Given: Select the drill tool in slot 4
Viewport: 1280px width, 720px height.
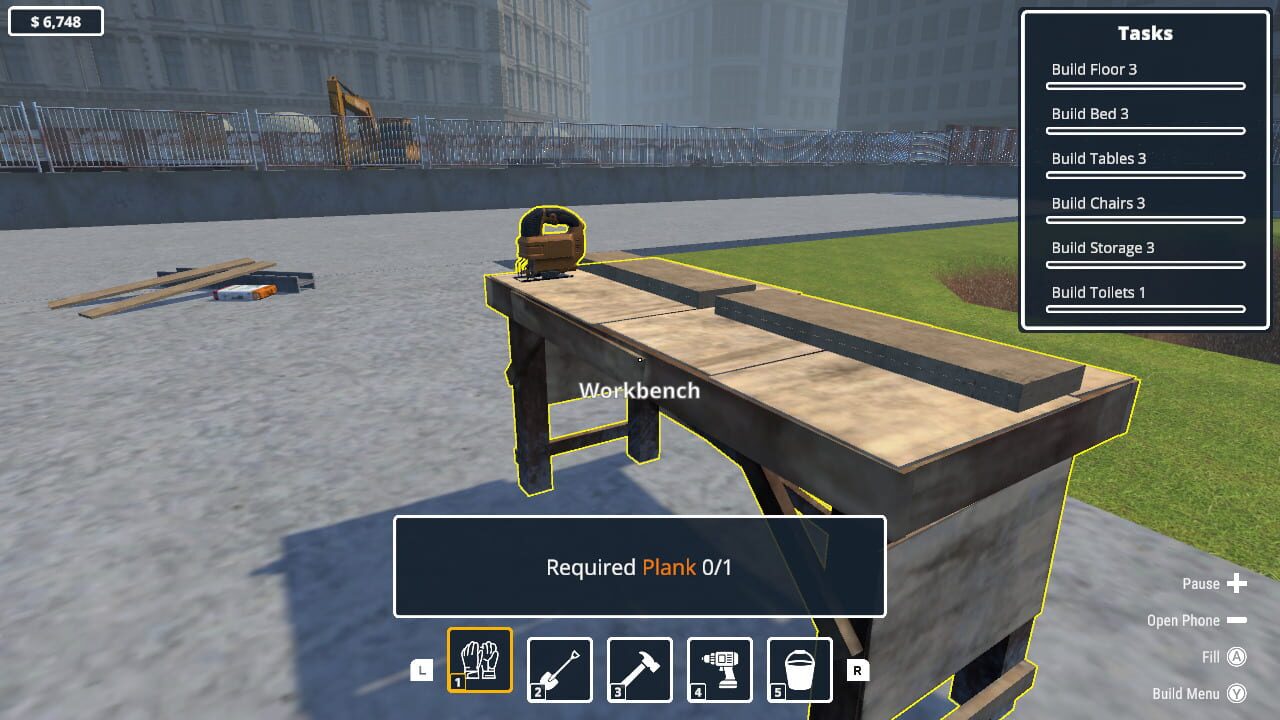Looking at the screenshot, I should pos(718,668).
